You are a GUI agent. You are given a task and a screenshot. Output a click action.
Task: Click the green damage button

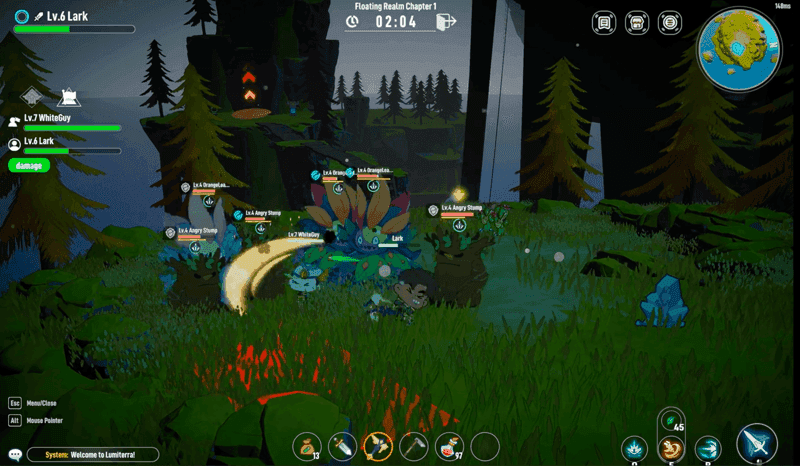pos(29,165)
